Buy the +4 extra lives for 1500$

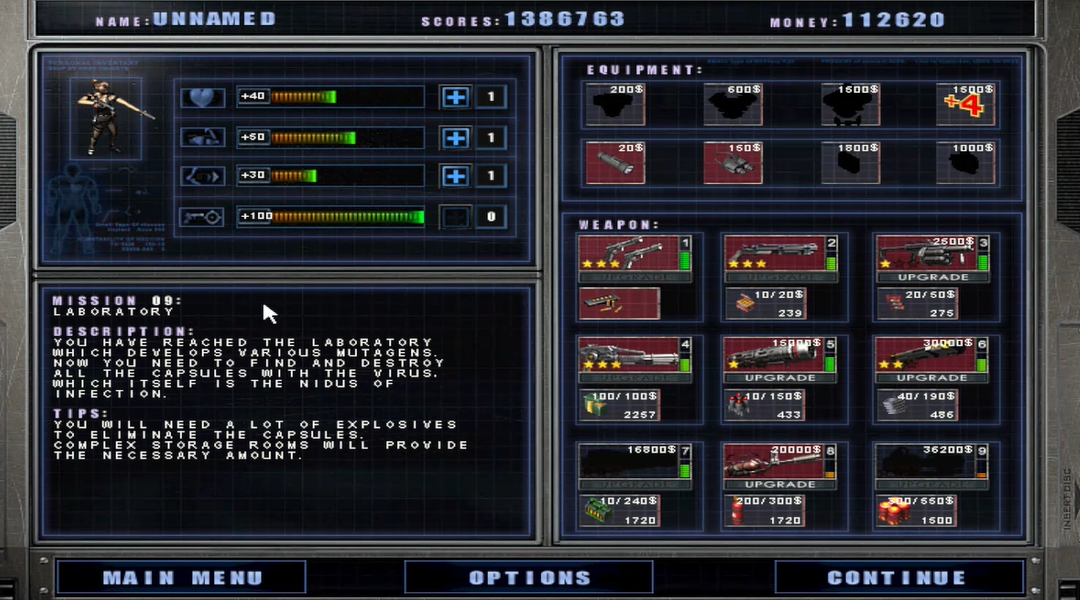[966, 104]
